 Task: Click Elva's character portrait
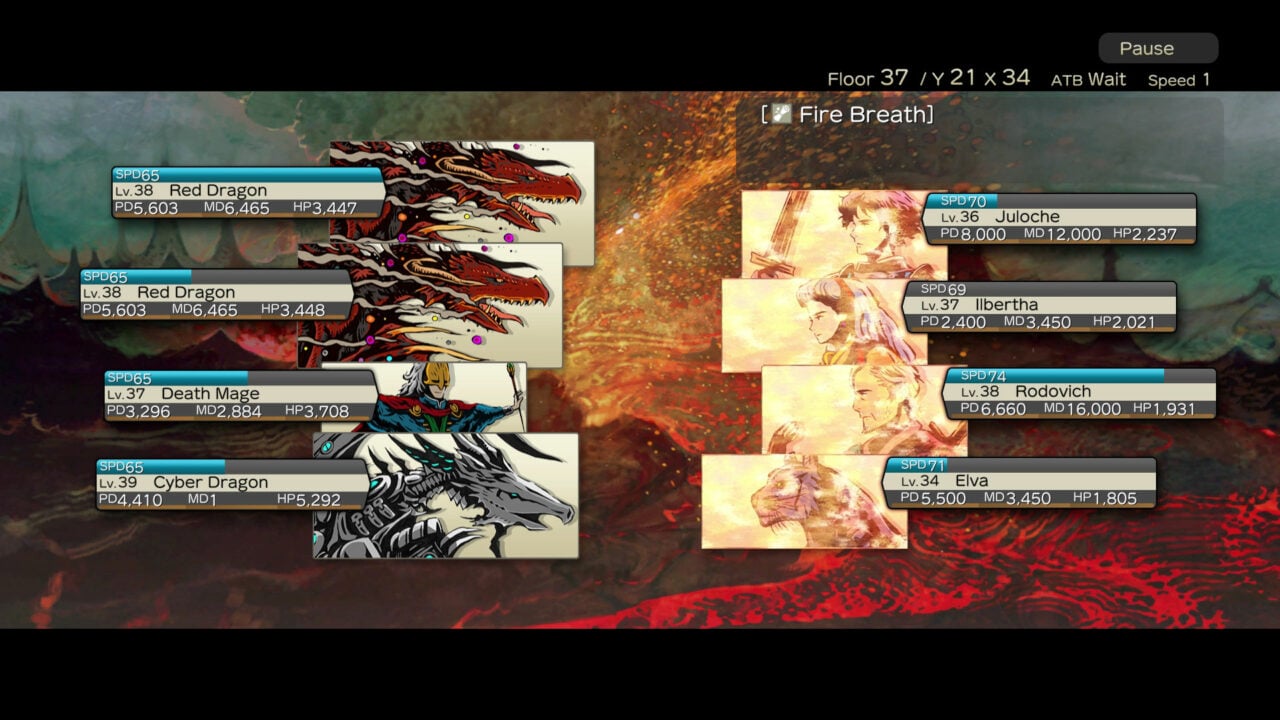click(x=790, y=500)
